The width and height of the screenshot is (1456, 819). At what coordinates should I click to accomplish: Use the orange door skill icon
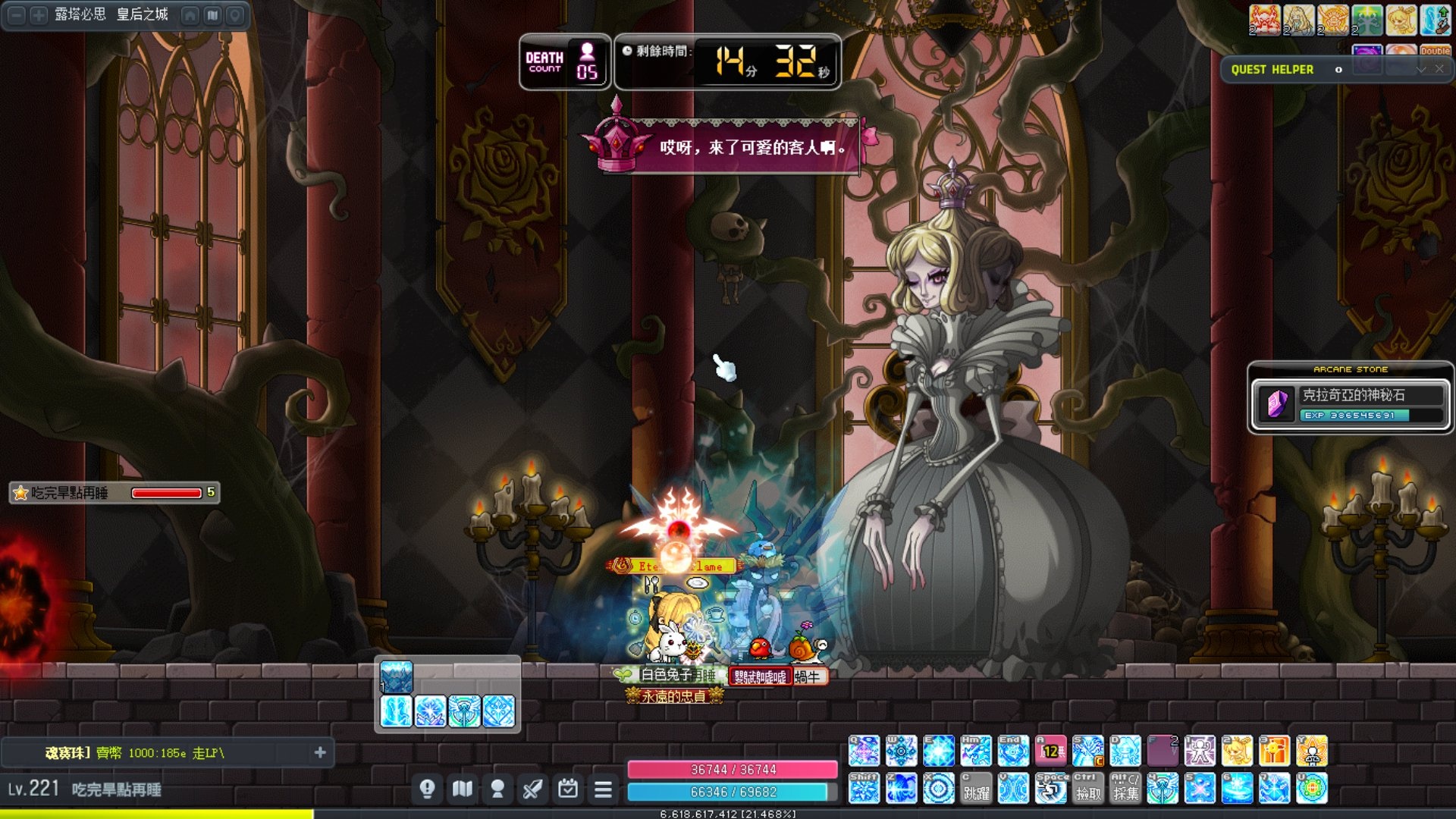(1274, 751)
